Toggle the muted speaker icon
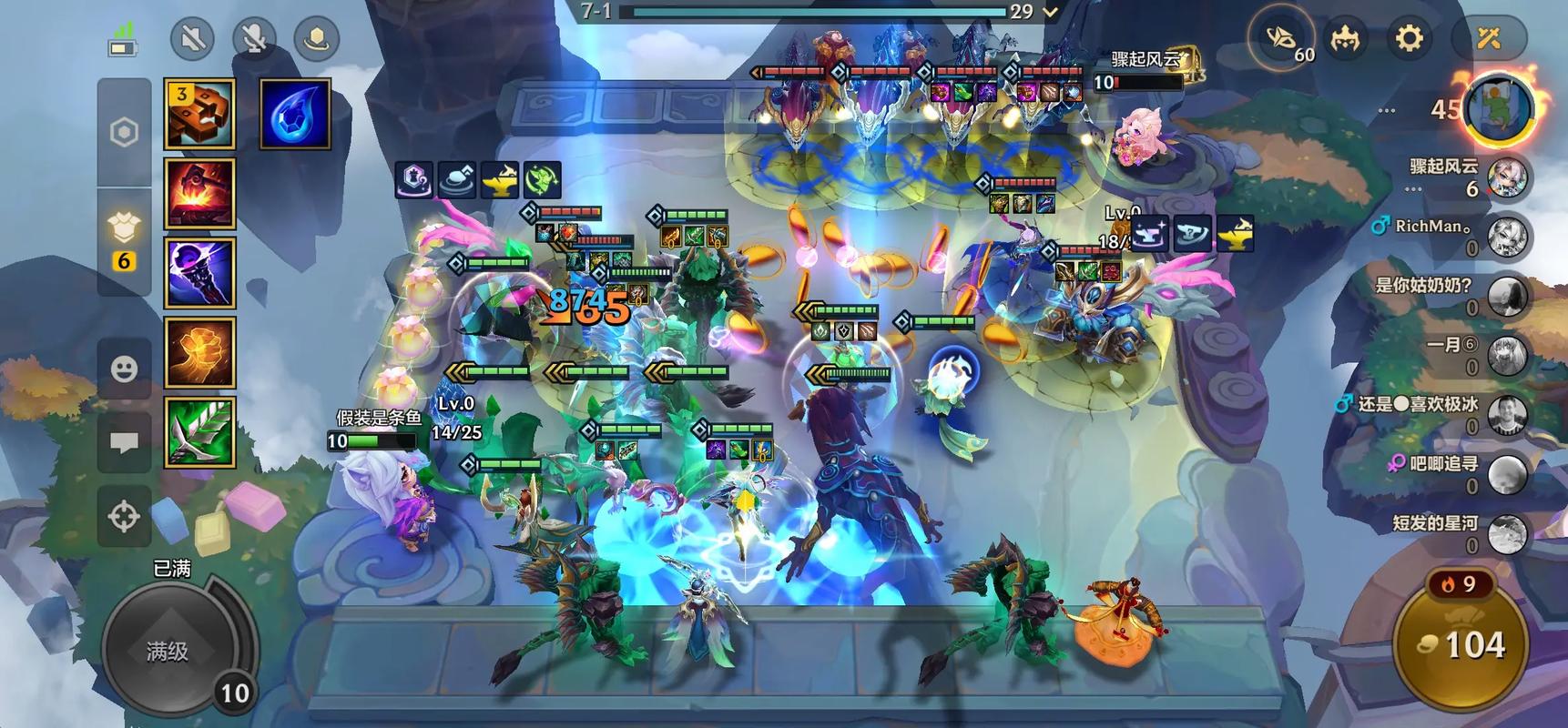The image size is (1568, 728). (192, 39)
